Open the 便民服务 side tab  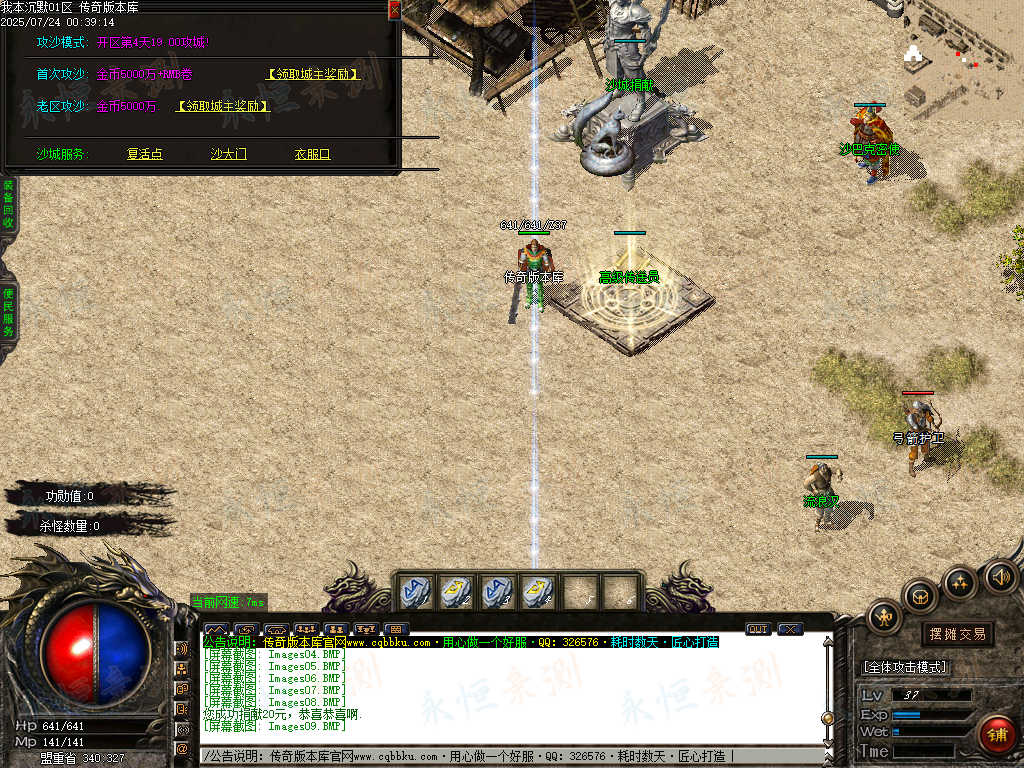(8, 312)
